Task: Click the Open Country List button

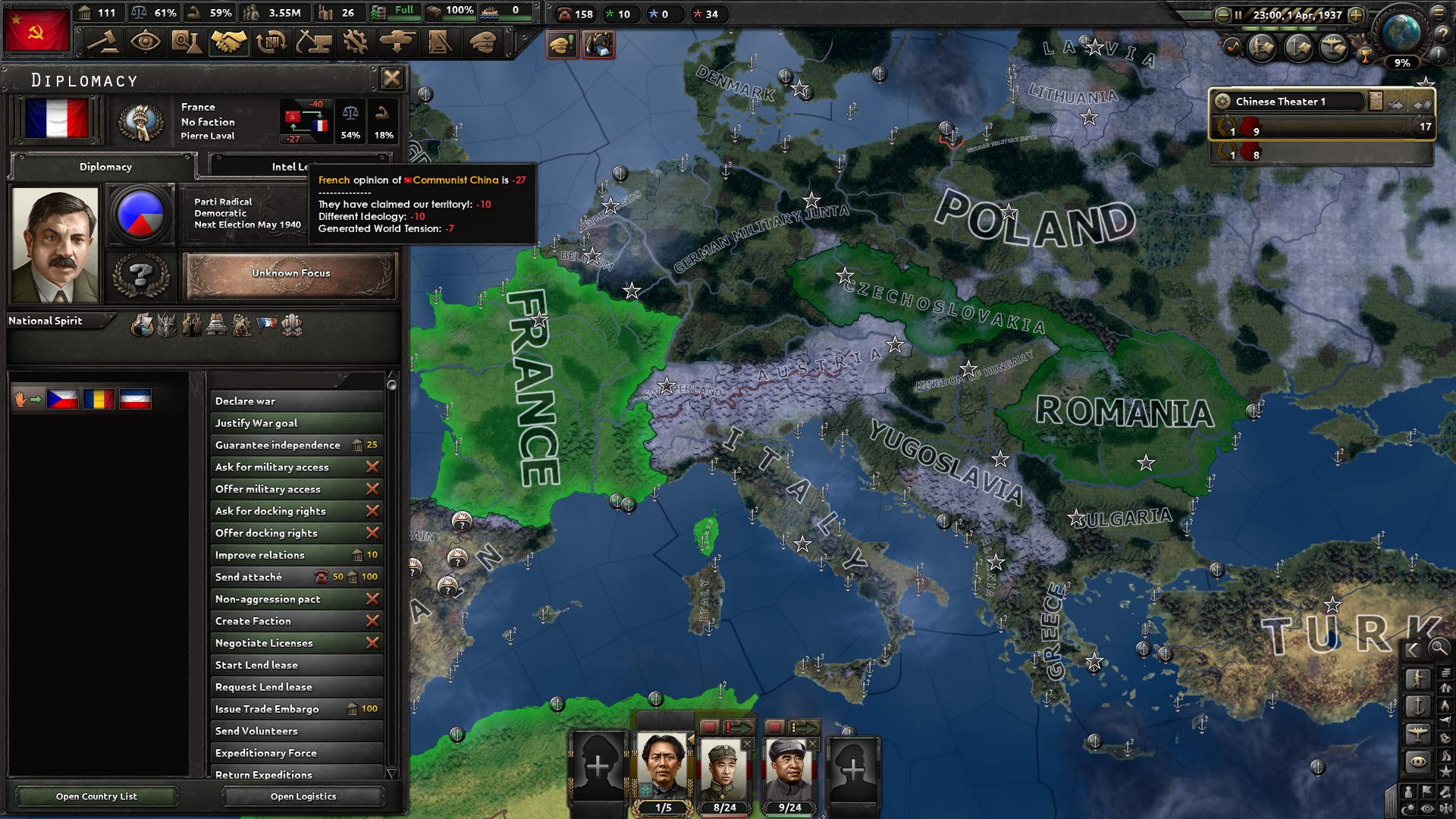Action: 96,796
